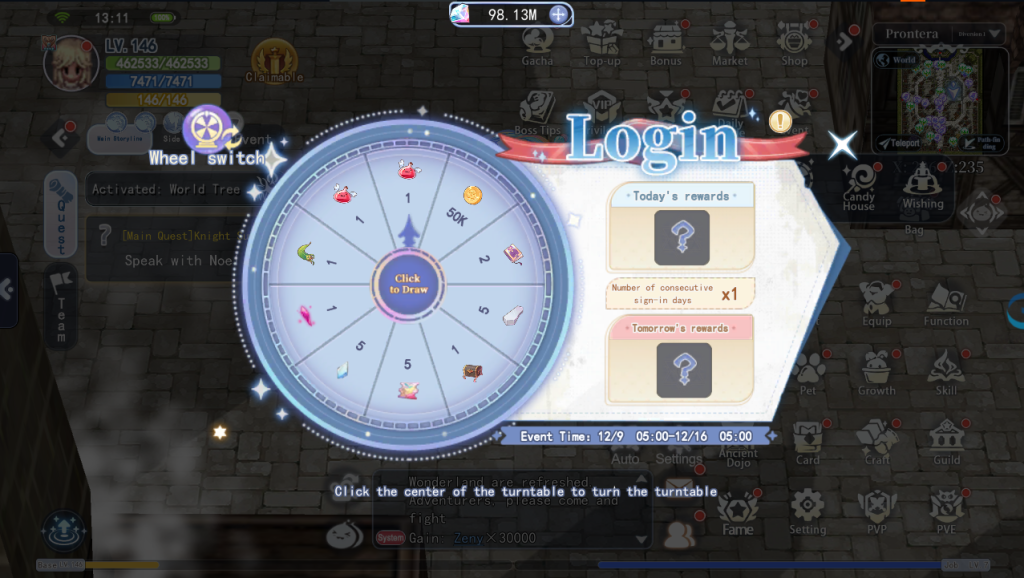Open the Candy House event
The image size is (1024, 578).
858,187
